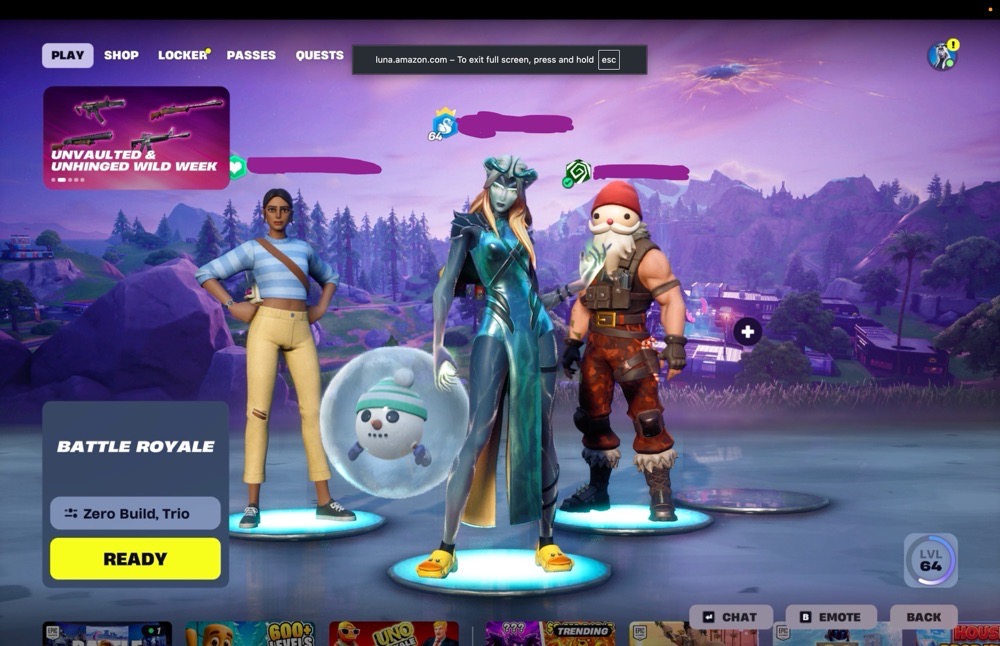Open the Battle Royale game mode tile

pyautogui.click(x=135, y=447)
